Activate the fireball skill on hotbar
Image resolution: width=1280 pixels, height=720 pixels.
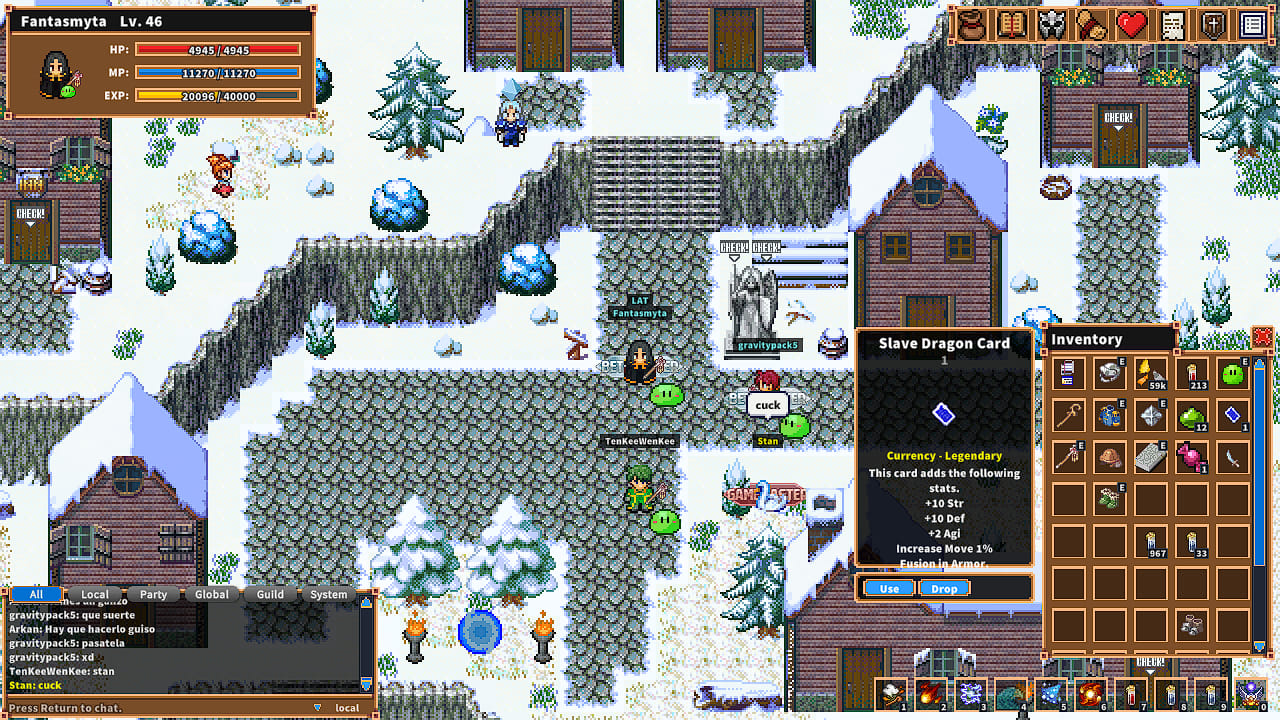pos(931,693)
